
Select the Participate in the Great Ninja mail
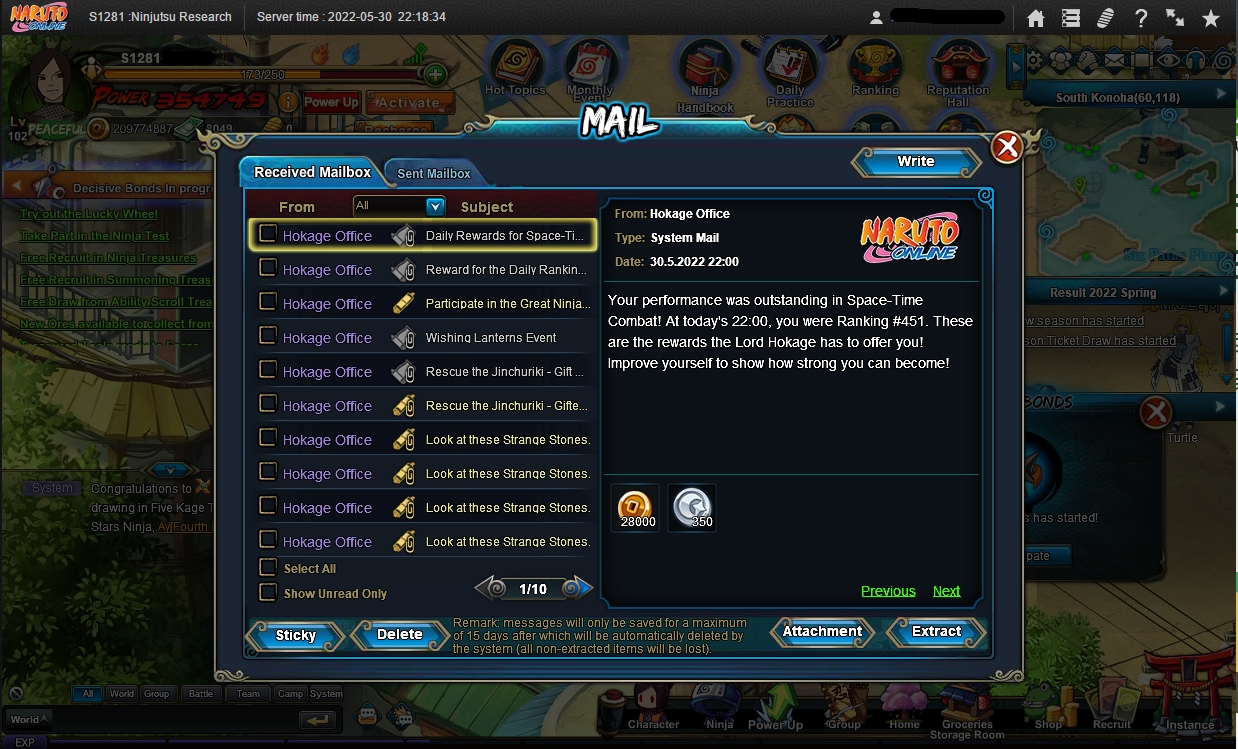(x=505, y=304)
